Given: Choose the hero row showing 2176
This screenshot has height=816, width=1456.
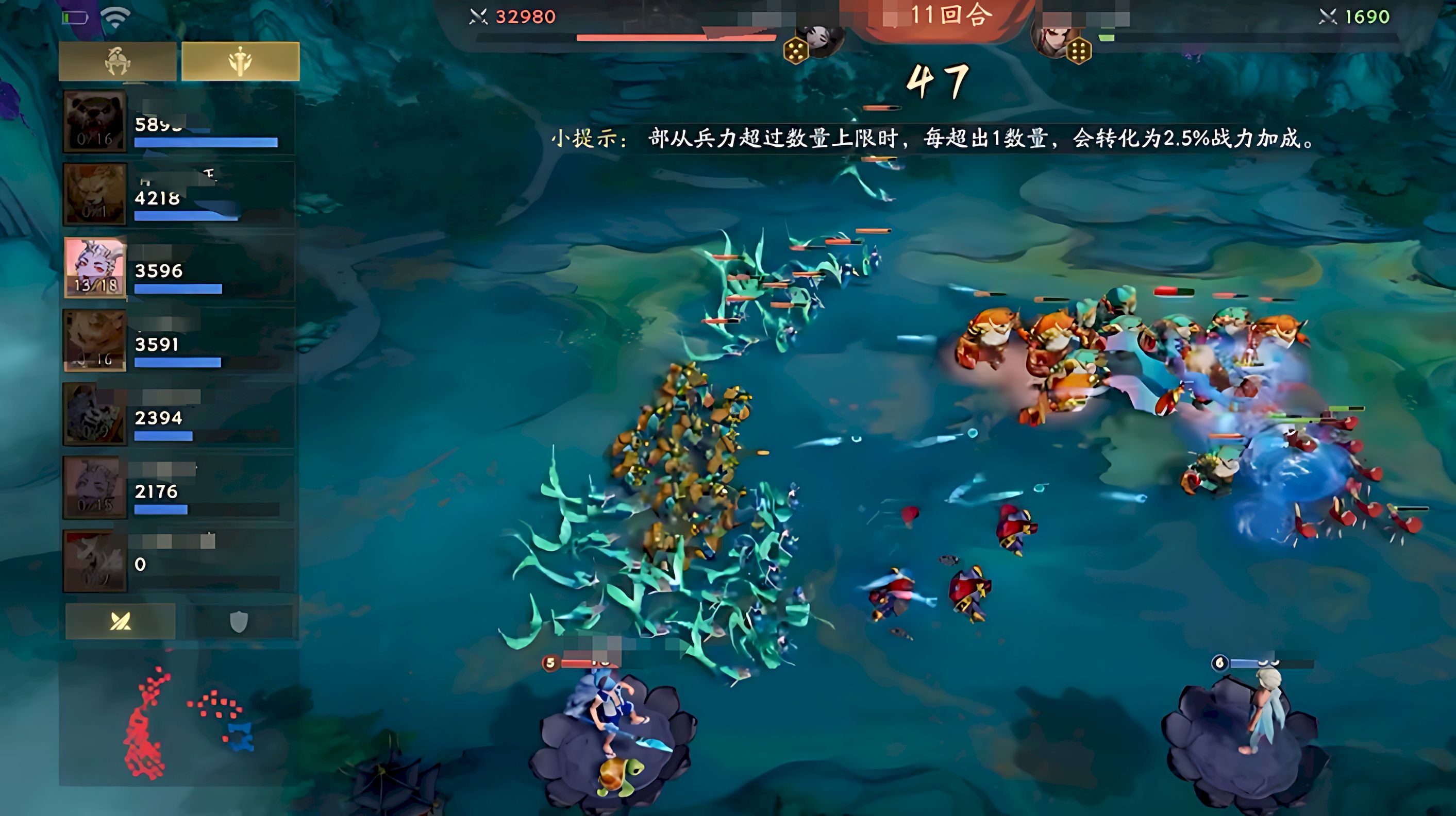Looking at the screenshot, I should (178, 488).
